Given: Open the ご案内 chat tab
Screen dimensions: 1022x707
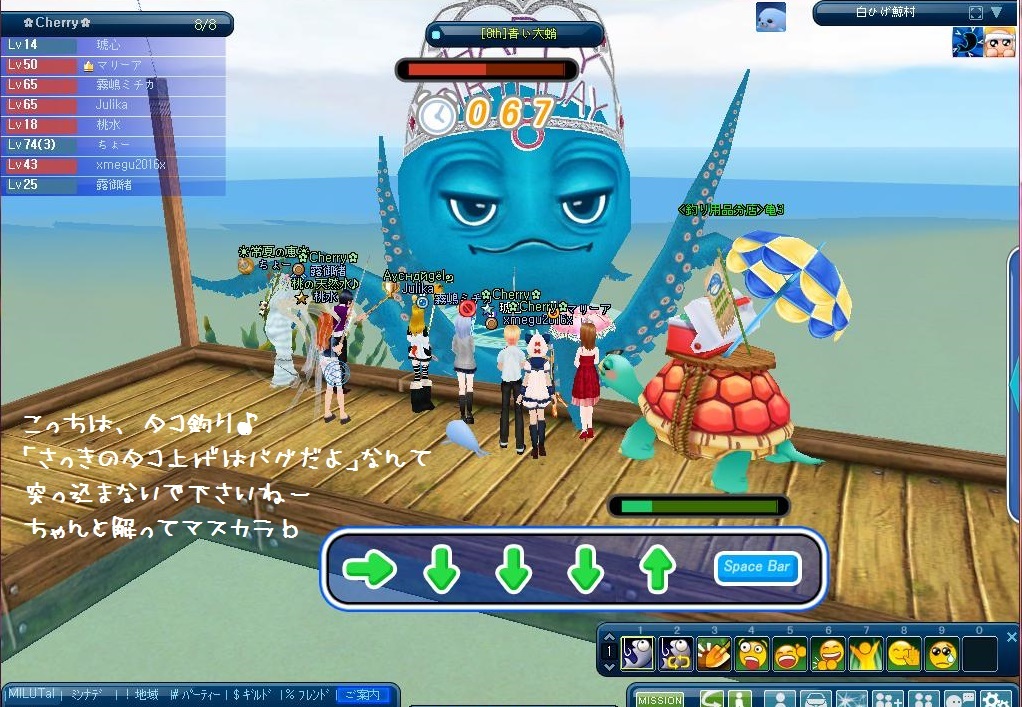Looking at the screenshot, I should click(x=362, y=694).
